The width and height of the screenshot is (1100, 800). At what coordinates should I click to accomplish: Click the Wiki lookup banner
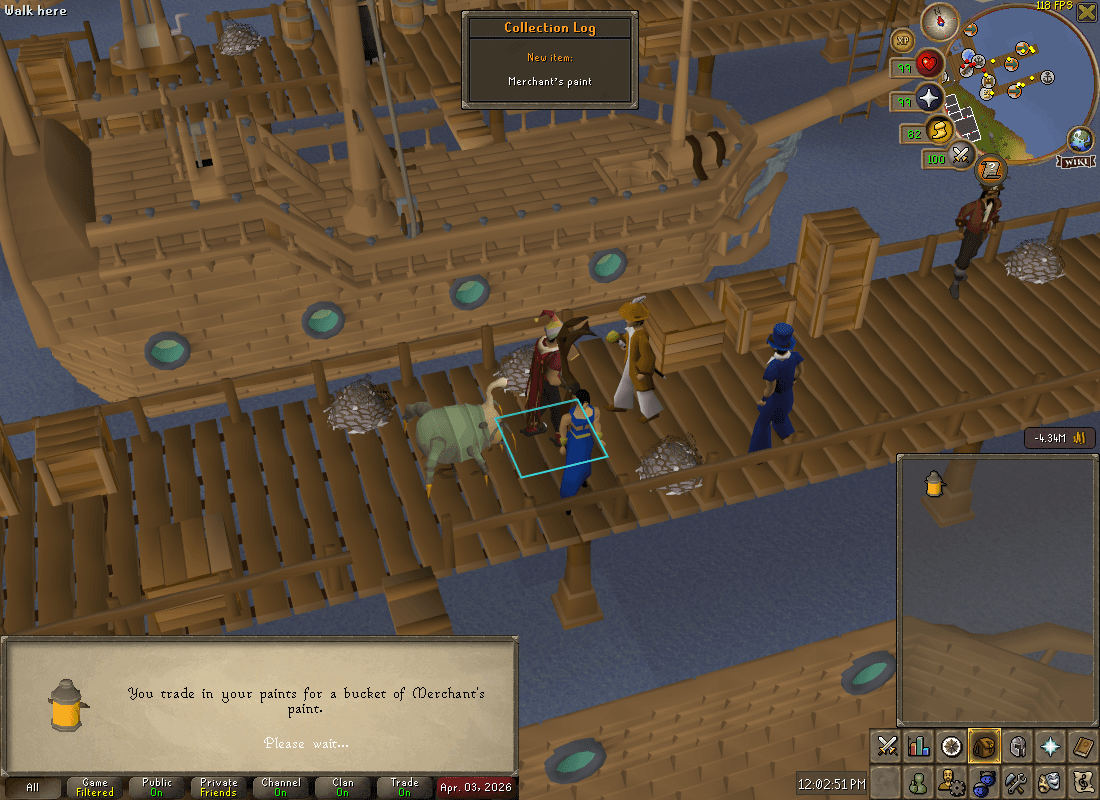click(x=1079, y=160)
